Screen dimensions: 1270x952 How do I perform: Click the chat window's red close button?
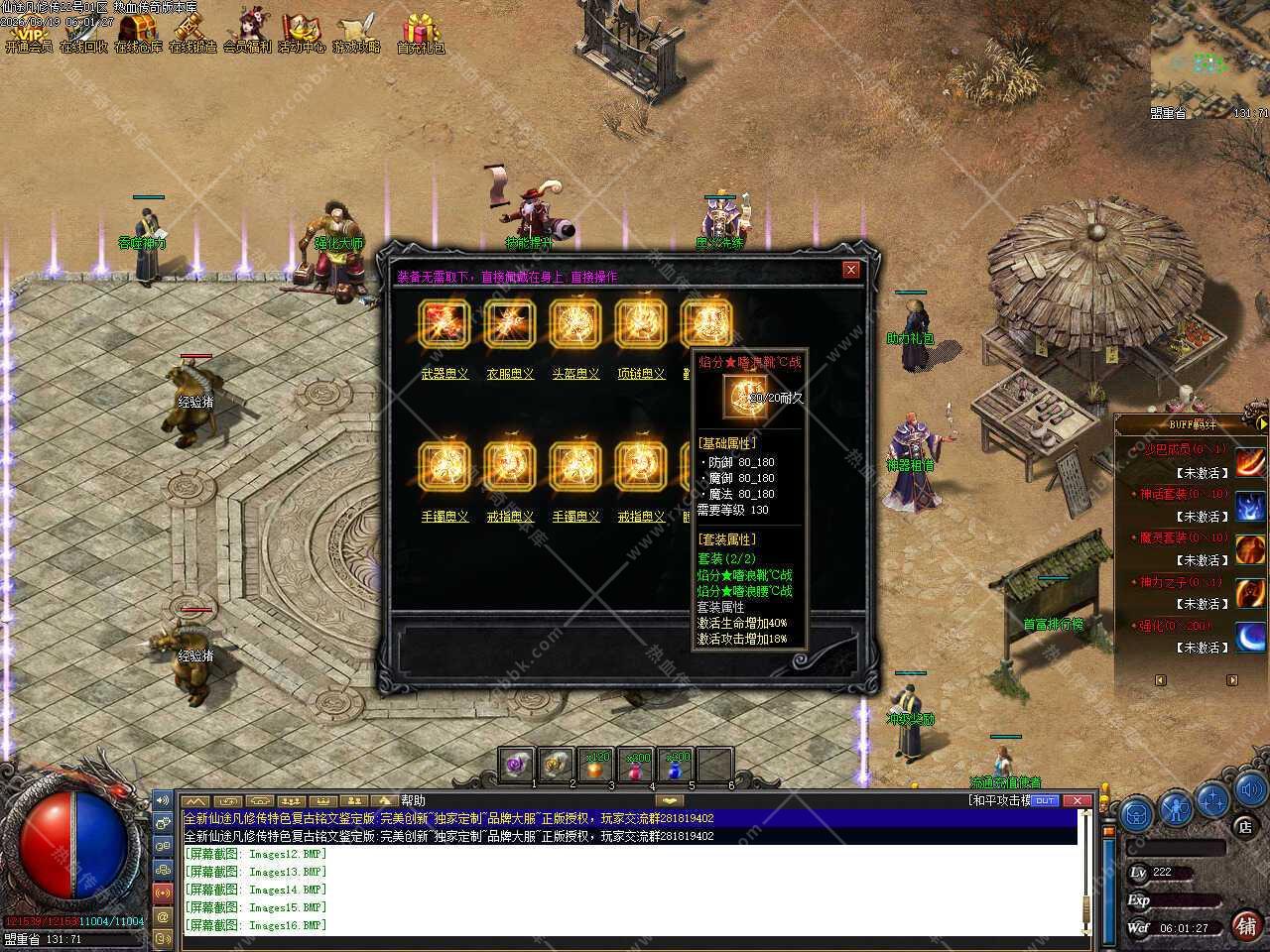coord(1076,800)
